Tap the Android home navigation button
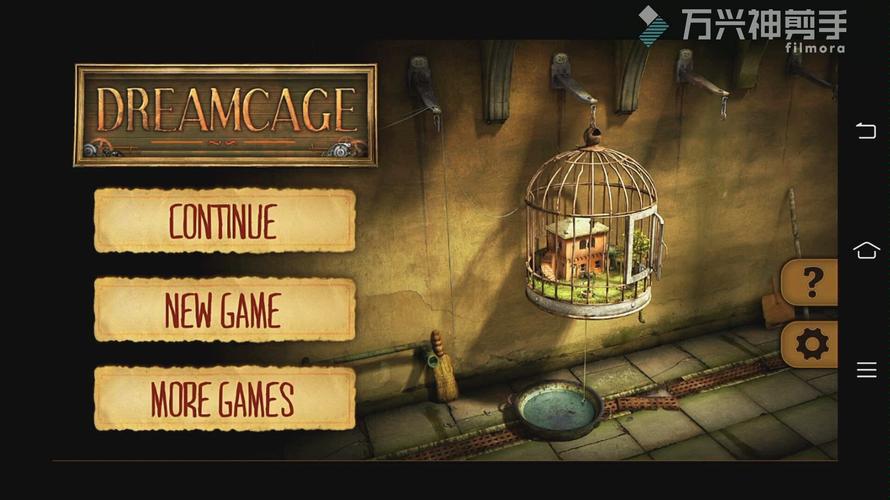The height and width of the screenshot is (500, 890). point(866,250)
